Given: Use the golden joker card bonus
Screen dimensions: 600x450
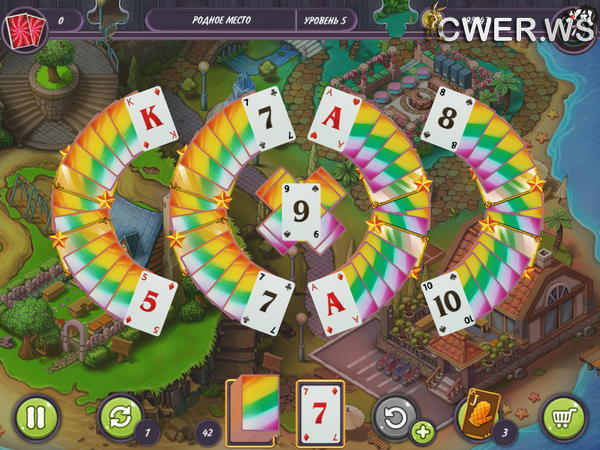Looking at the screenshot, I should tap(479, 414).
